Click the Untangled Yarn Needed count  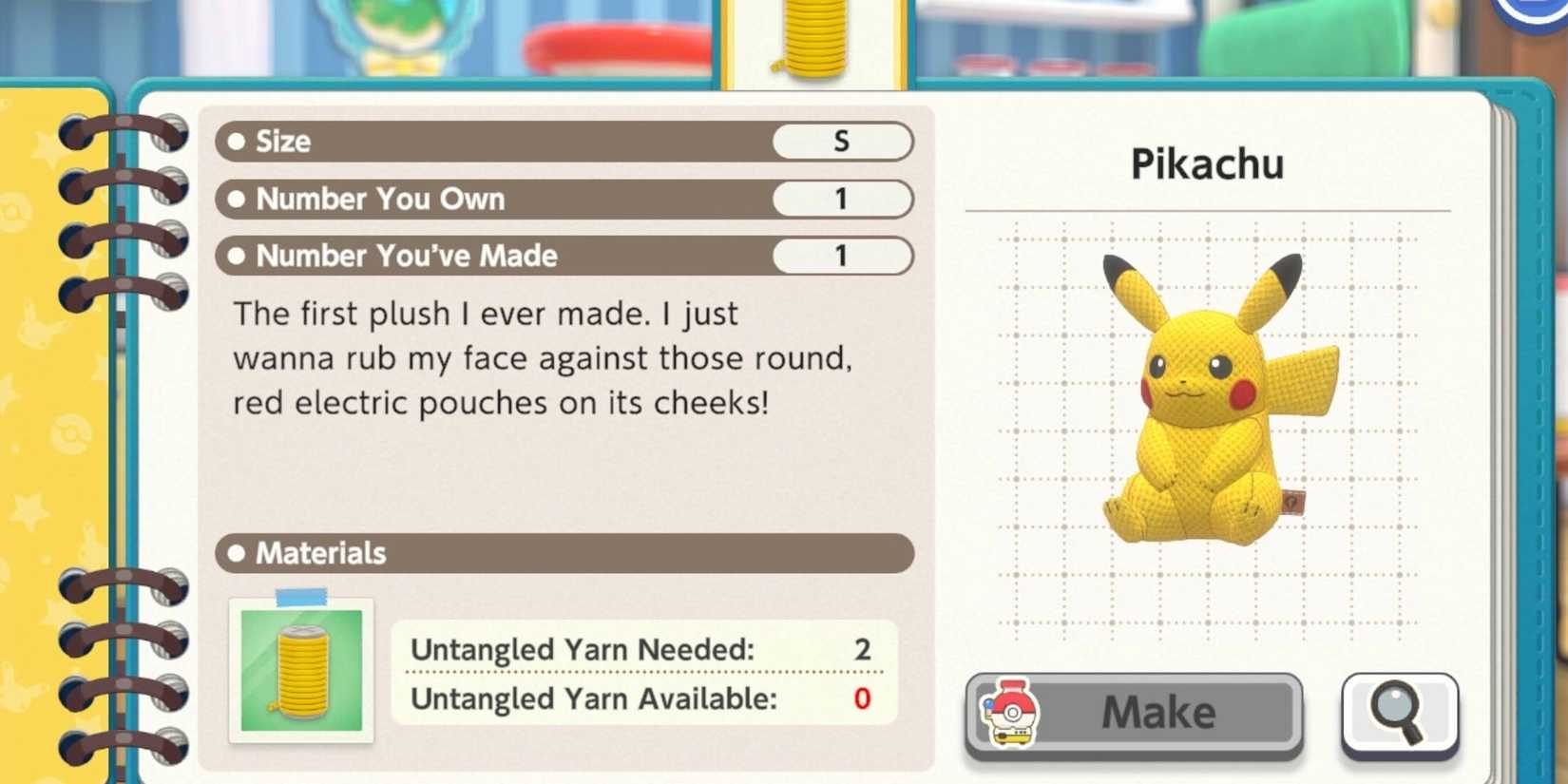[862, 650]
